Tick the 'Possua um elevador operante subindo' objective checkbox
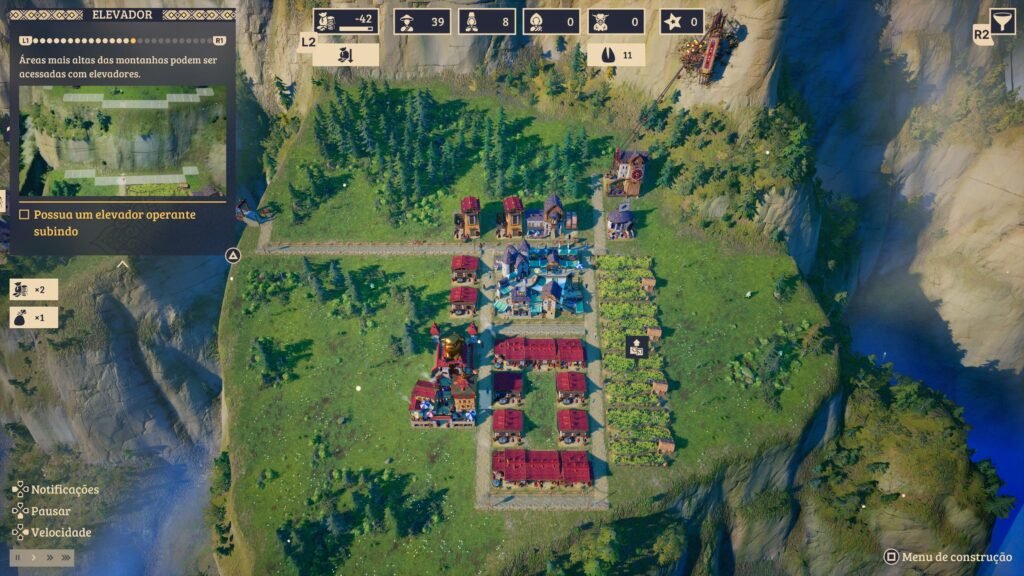The height and width of the screenshot is (576, 1024). pos(24,215)
